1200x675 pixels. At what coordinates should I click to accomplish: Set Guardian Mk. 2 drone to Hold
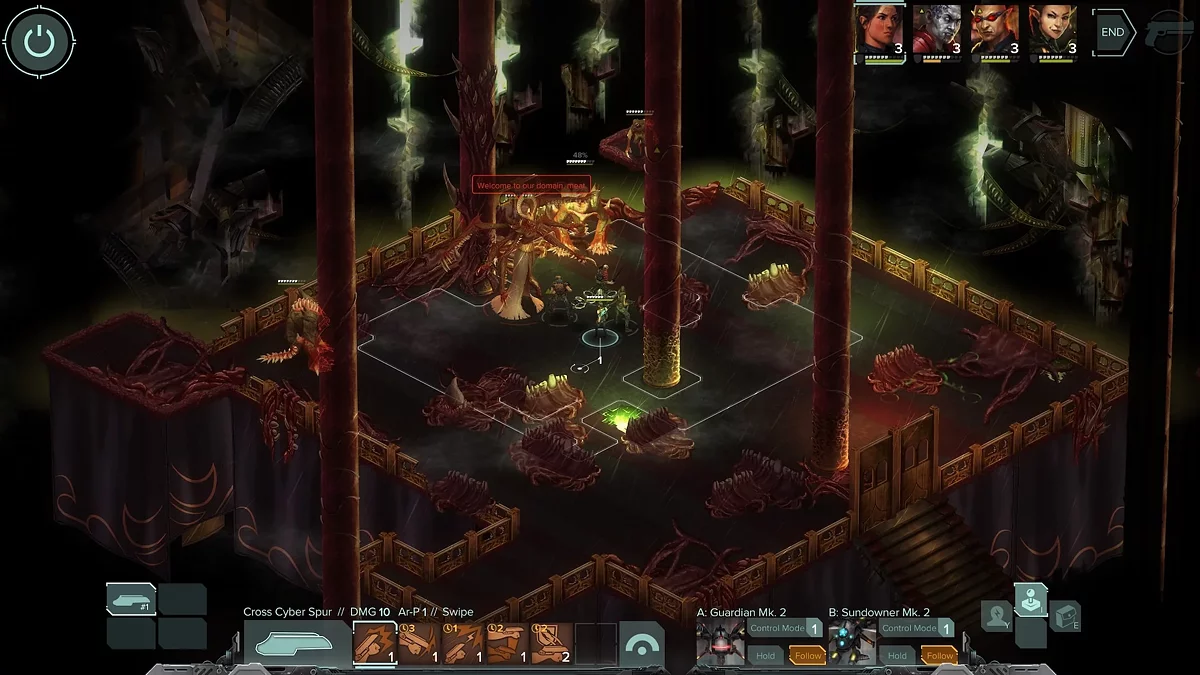point(766,656)
